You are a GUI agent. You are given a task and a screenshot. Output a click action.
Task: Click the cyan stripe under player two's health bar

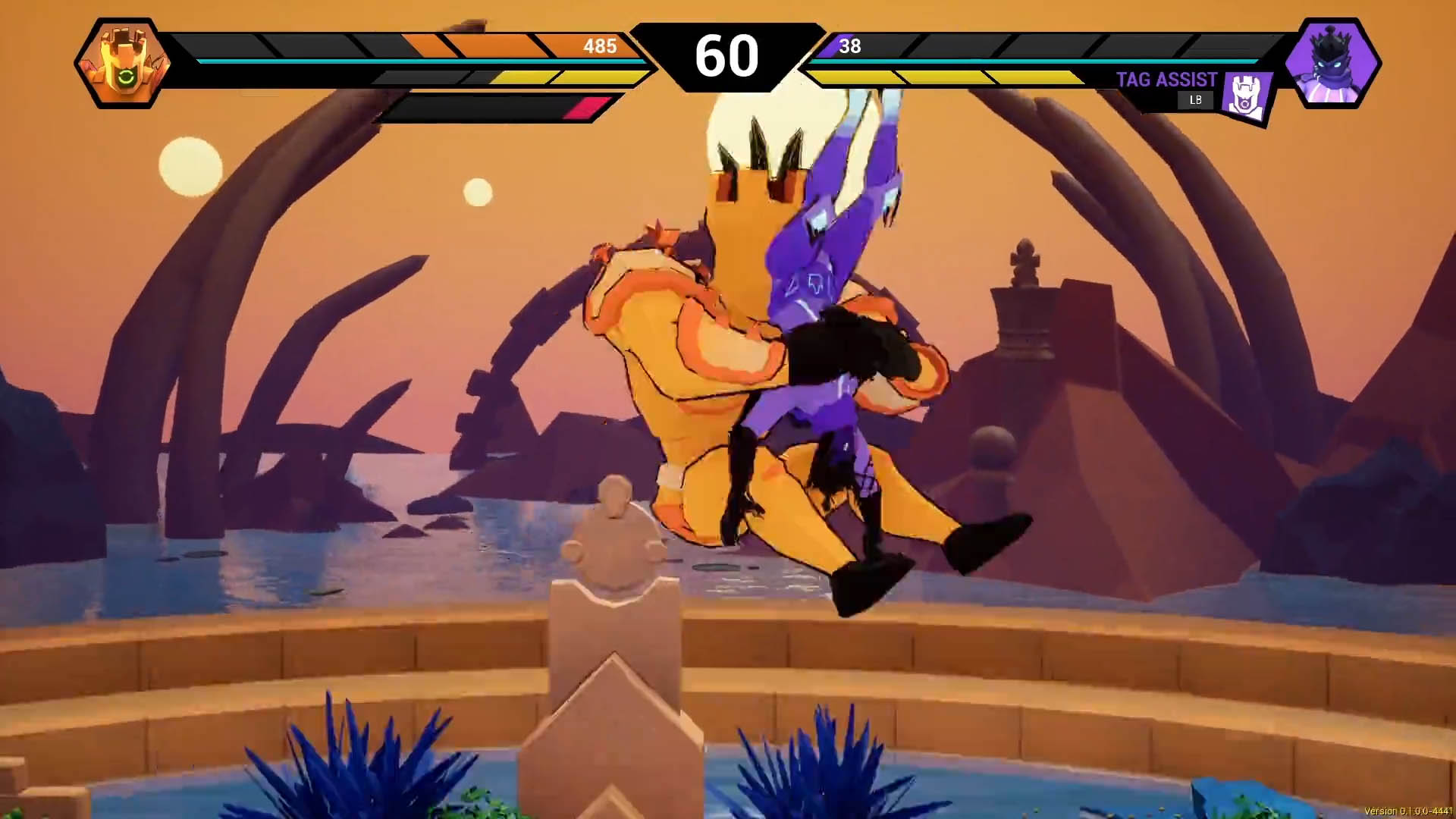[1062, 61]
